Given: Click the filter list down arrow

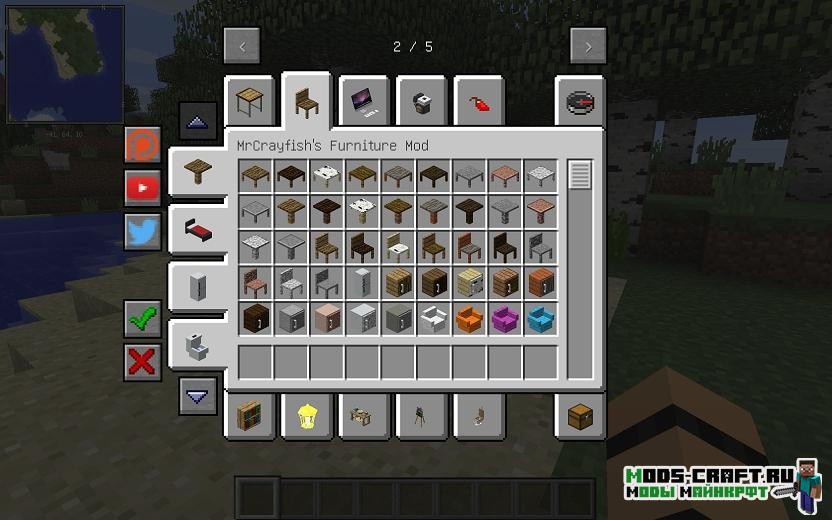Looking at the screenshot, I should [198, 396].
